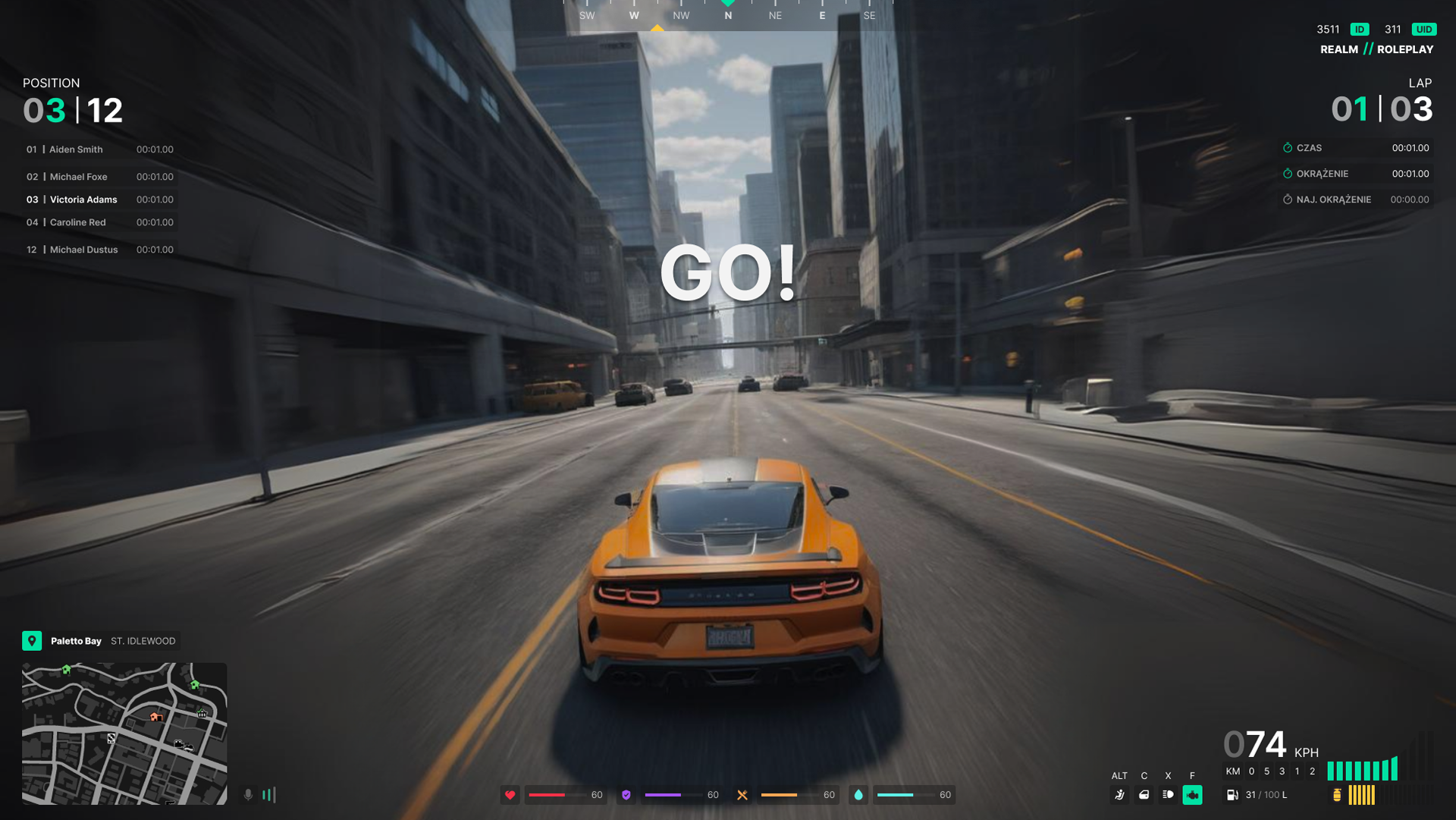Screen dimensions: 1456x820
Task: Click the teal water droplet thirst icon
Action: (858, 795)
